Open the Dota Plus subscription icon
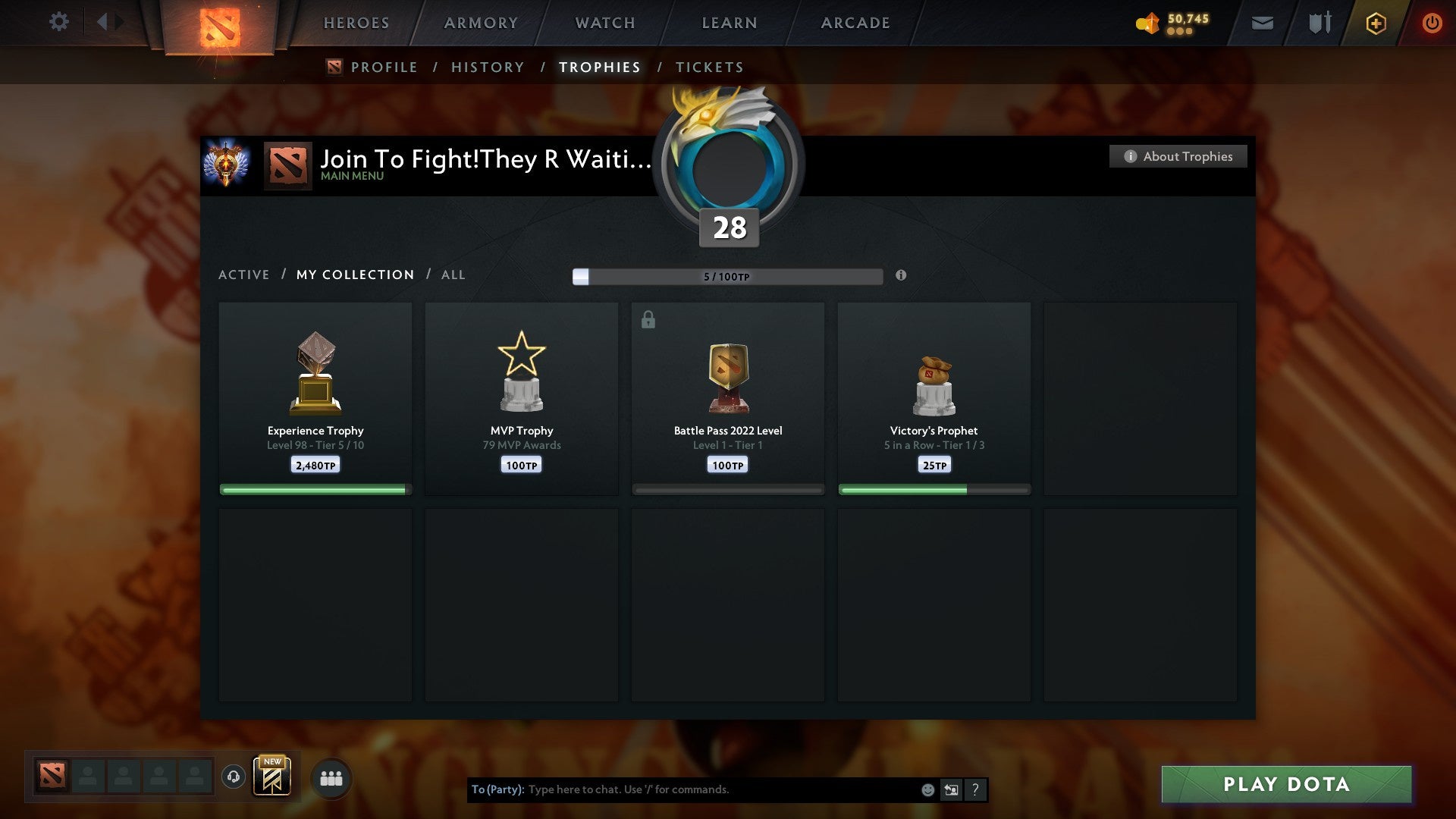Screen dimensions: 1456x819 tap(1375, 24)
